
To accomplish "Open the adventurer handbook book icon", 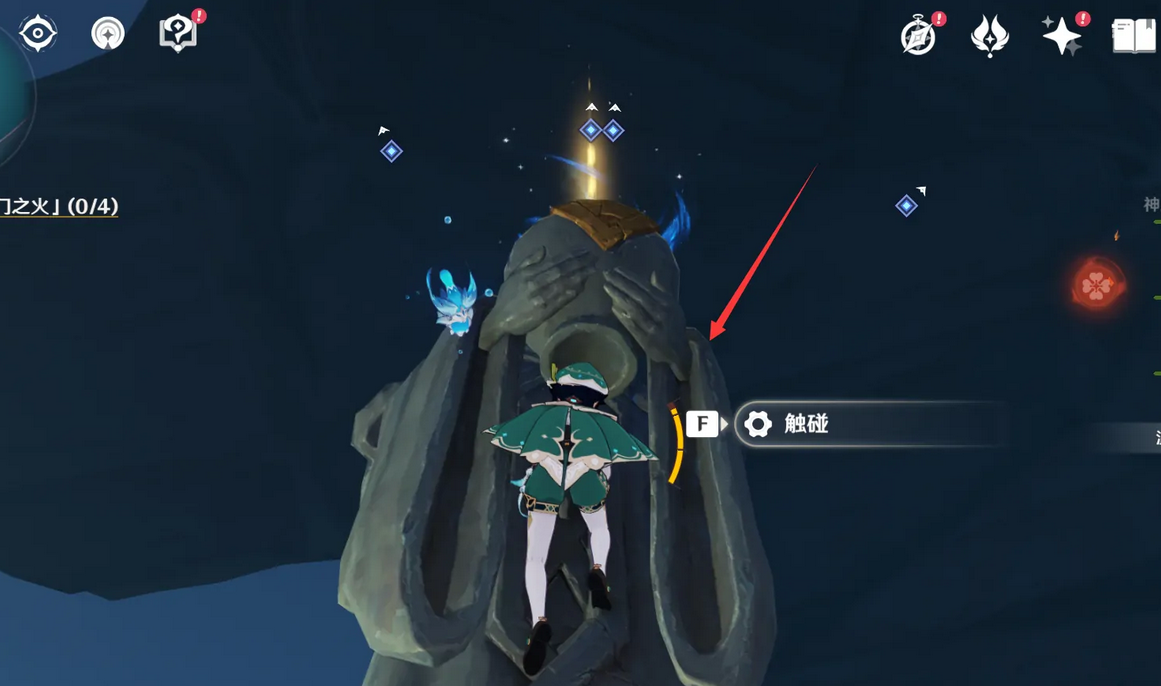I will (x=1134, y=37).
